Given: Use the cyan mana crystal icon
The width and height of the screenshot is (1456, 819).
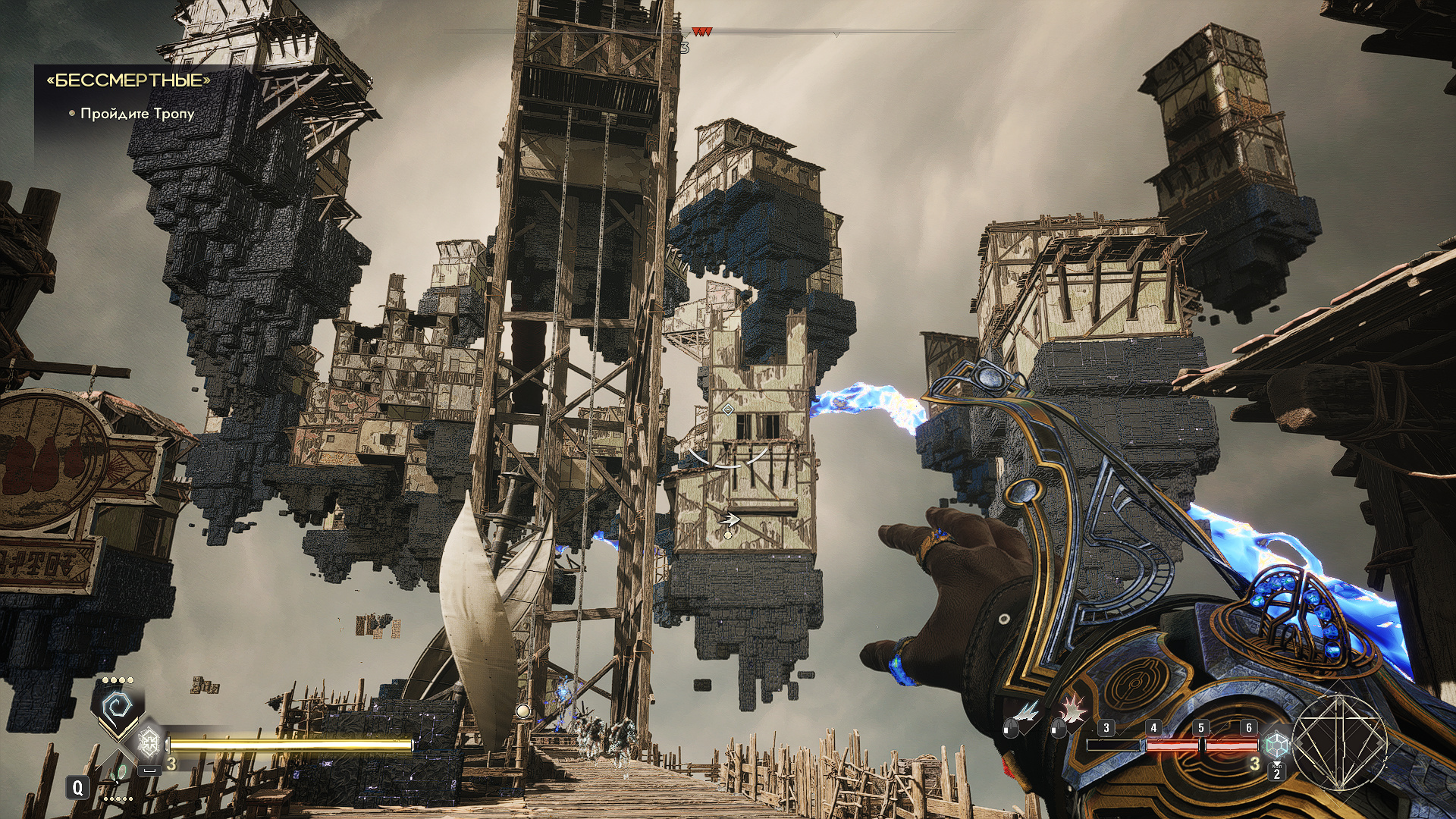Looking at the screenshot, I should [x=1276, y=743].
